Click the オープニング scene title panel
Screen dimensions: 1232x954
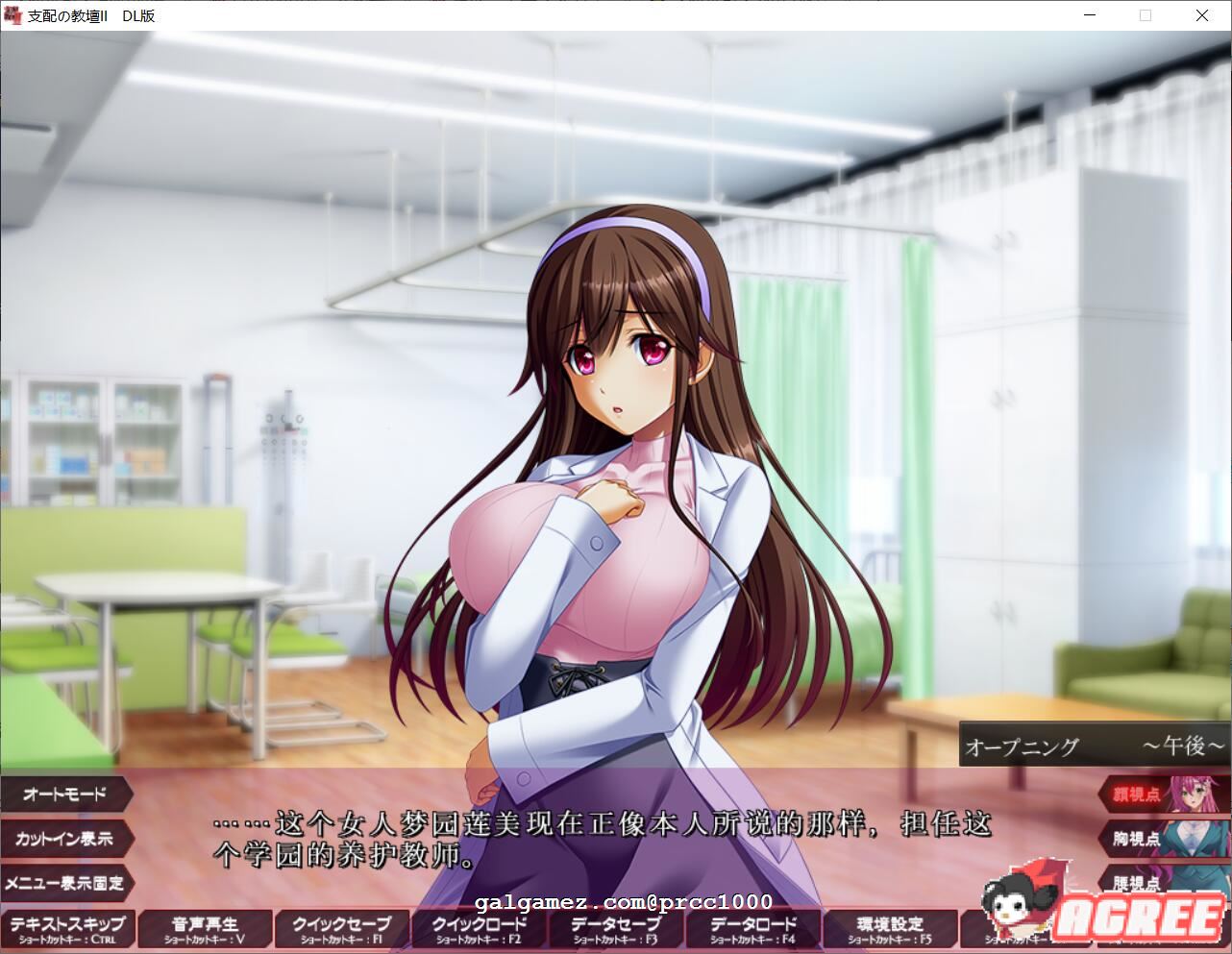point(1022,745)
